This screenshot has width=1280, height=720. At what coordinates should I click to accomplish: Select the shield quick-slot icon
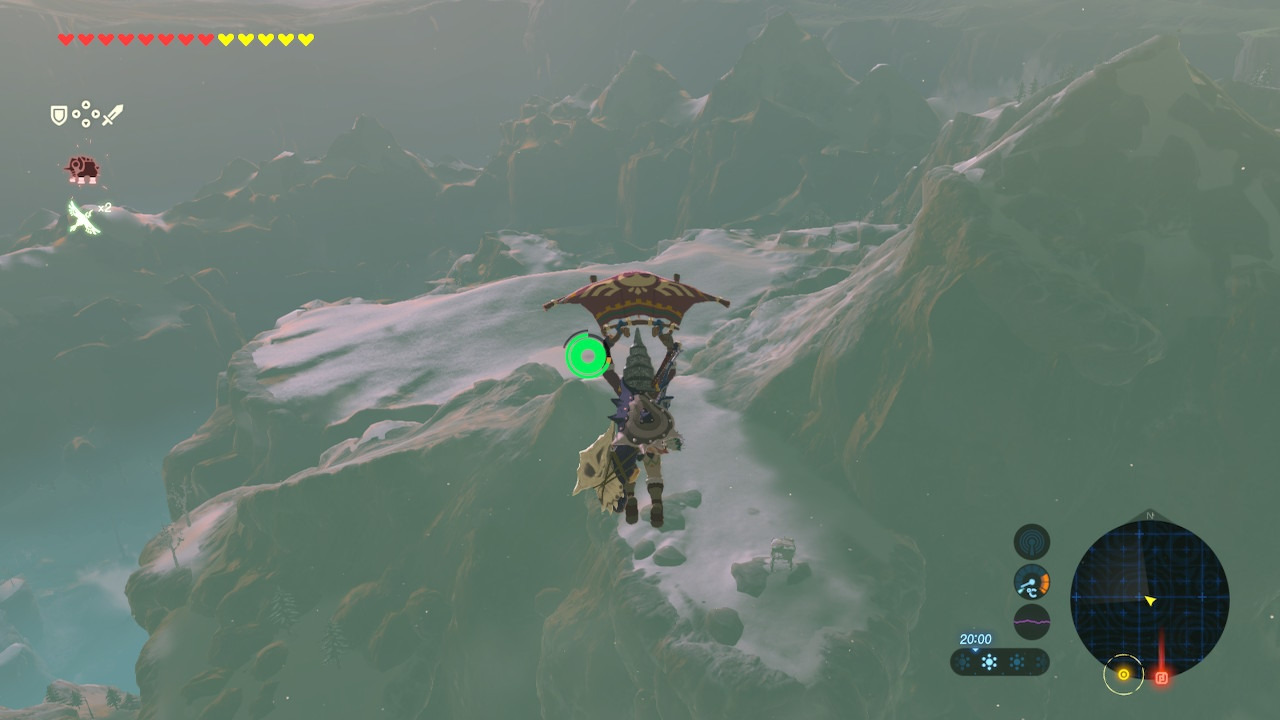tap(59, 115)
